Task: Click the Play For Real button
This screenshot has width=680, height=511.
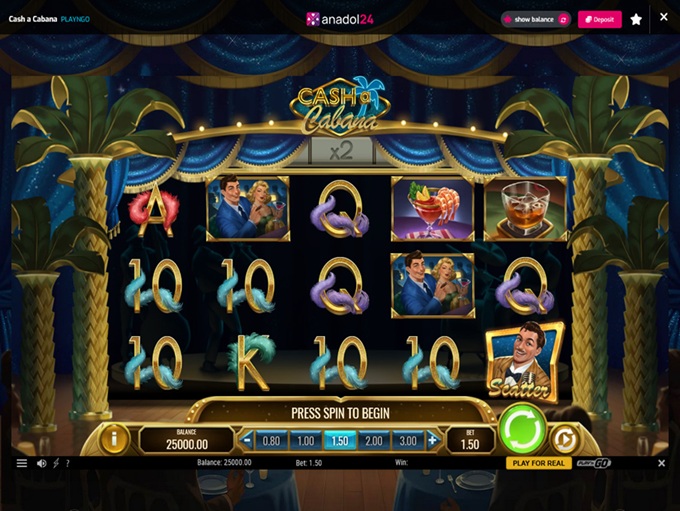Action: (537, 463)
